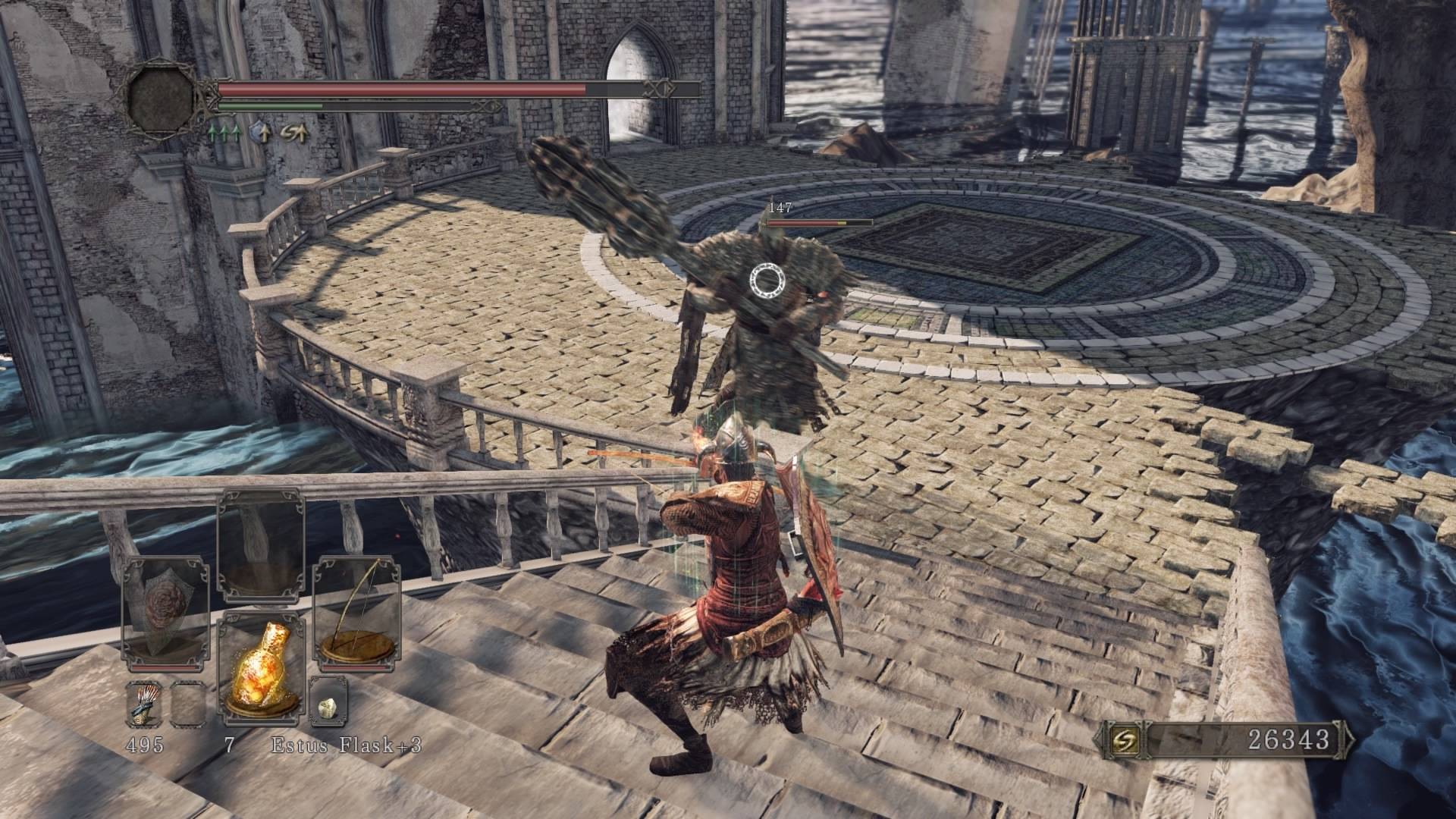Click the green triple-arrow stamina buff icon
1456x819 pixels.
(x=224, y=134)
